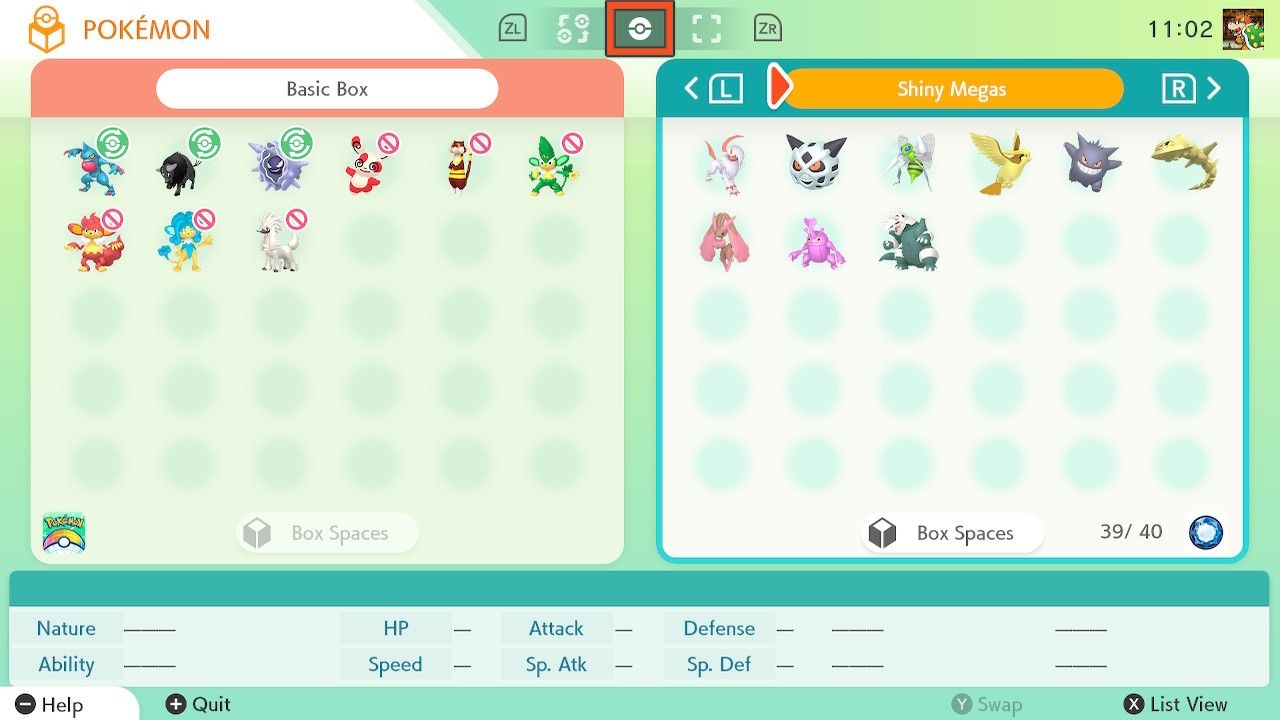This screenshot has height=720, width=1280.
Task: Select the golden Steelix slot
Action: (x=1183, y=161)
